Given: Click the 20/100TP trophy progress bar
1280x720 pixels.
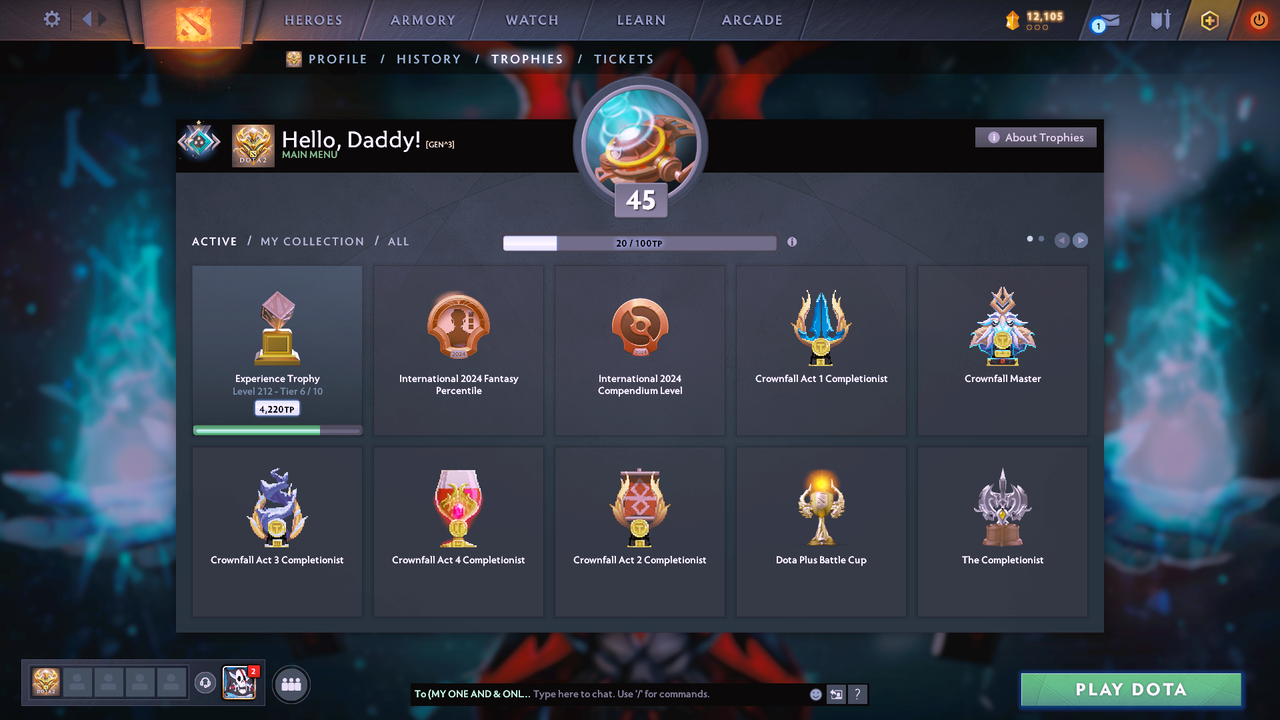Looking at the screenshot, I should tap(640, 242).
